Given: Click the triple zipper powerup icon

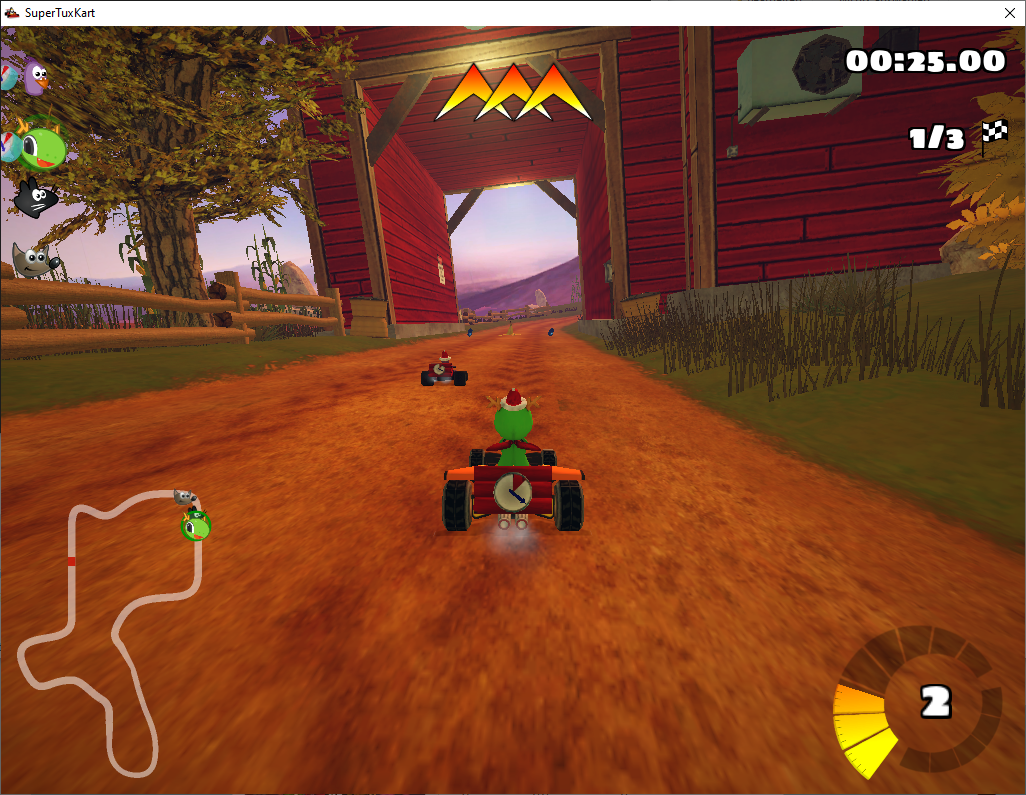Looking at the screenshot, I should coord(513,93).
